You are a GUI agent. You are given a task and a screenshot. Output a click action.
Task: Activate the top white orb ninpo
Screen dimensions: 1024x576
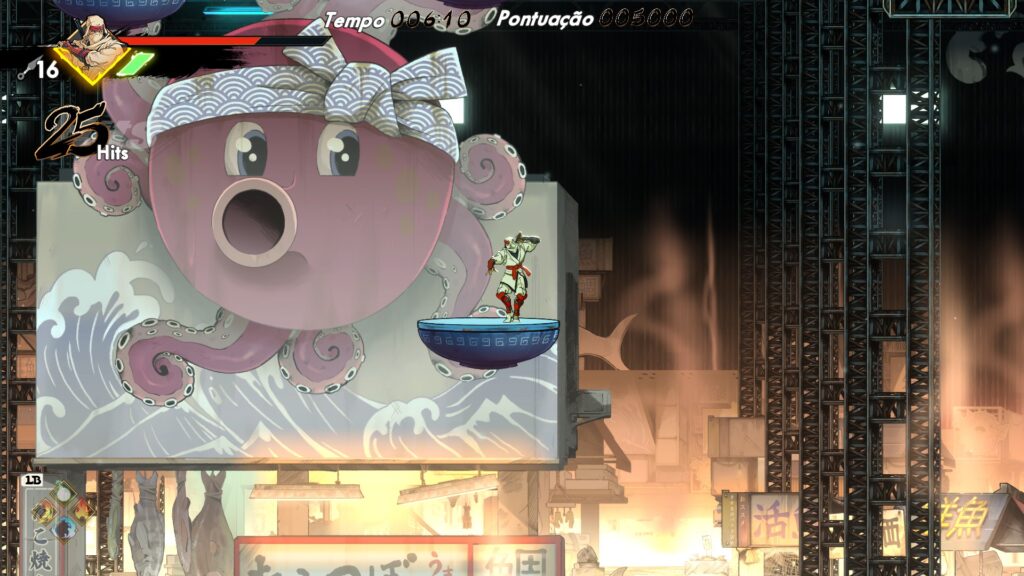click(62, 492)
